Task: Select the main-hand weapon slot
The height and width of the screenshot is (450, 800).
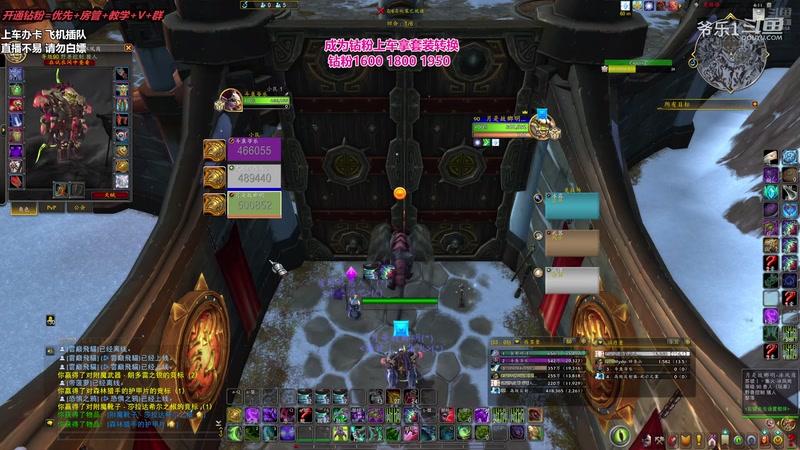Action: (x=62, y=189)
